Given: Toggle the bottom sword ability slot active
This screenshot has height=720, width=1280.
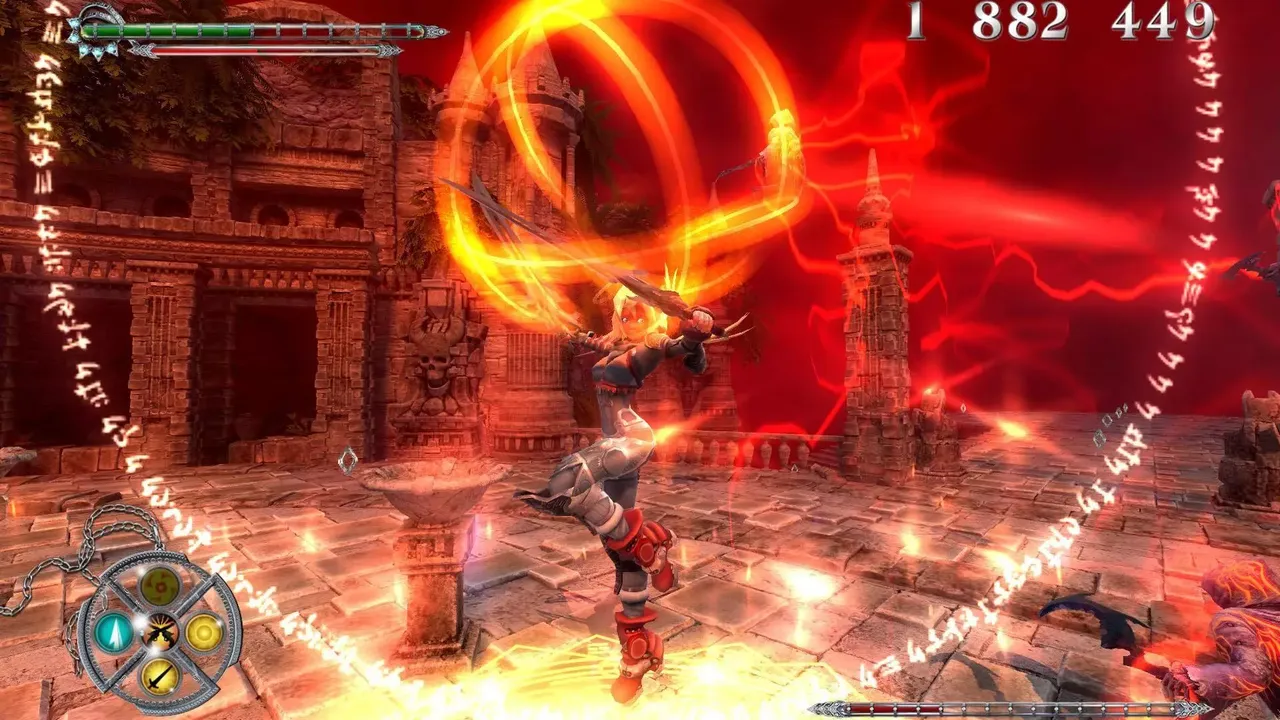Looking at the screenshot, I should coord(160,677).
